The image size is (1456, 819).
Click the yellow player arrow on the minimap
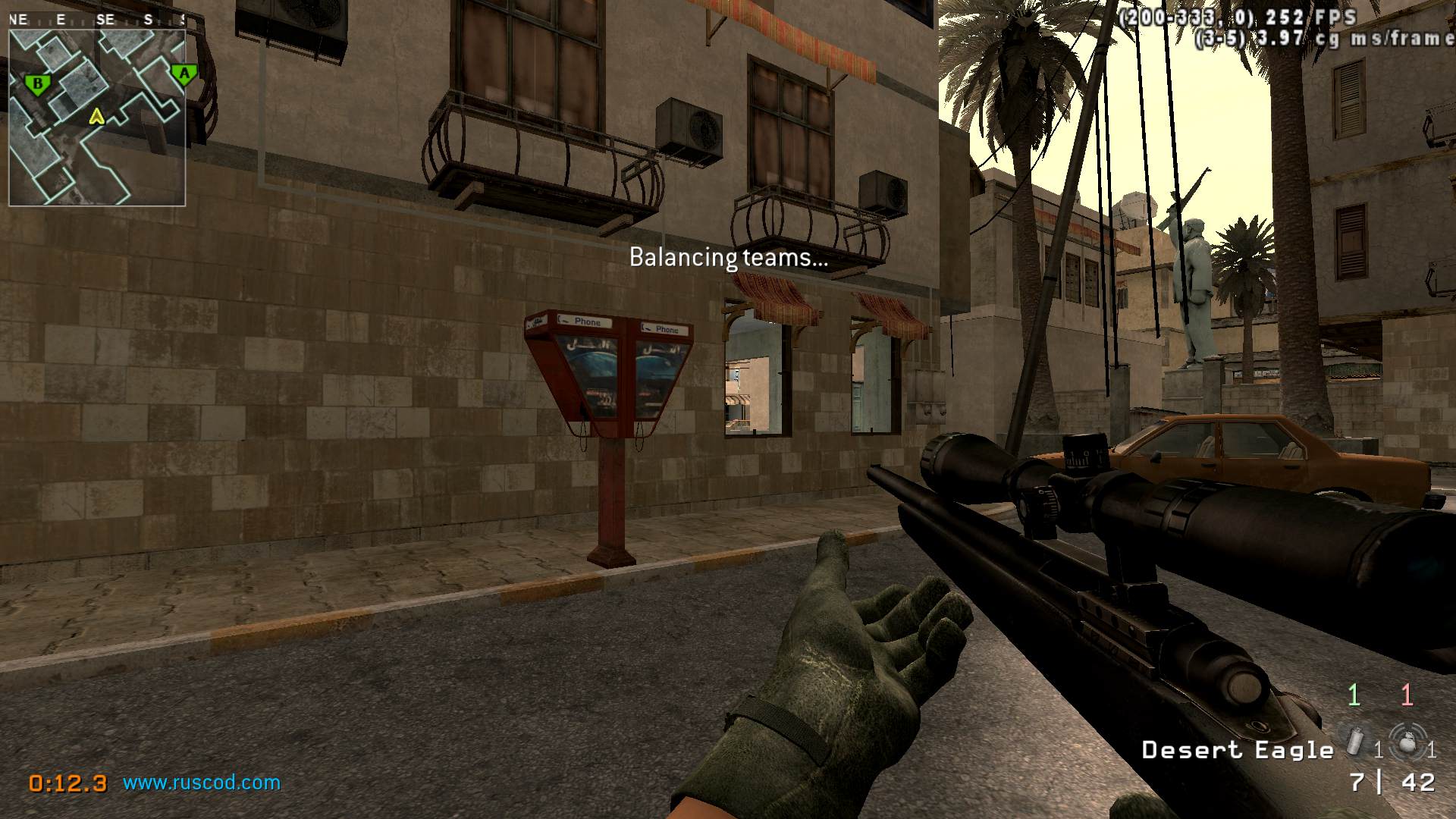(x=96, y=116)
